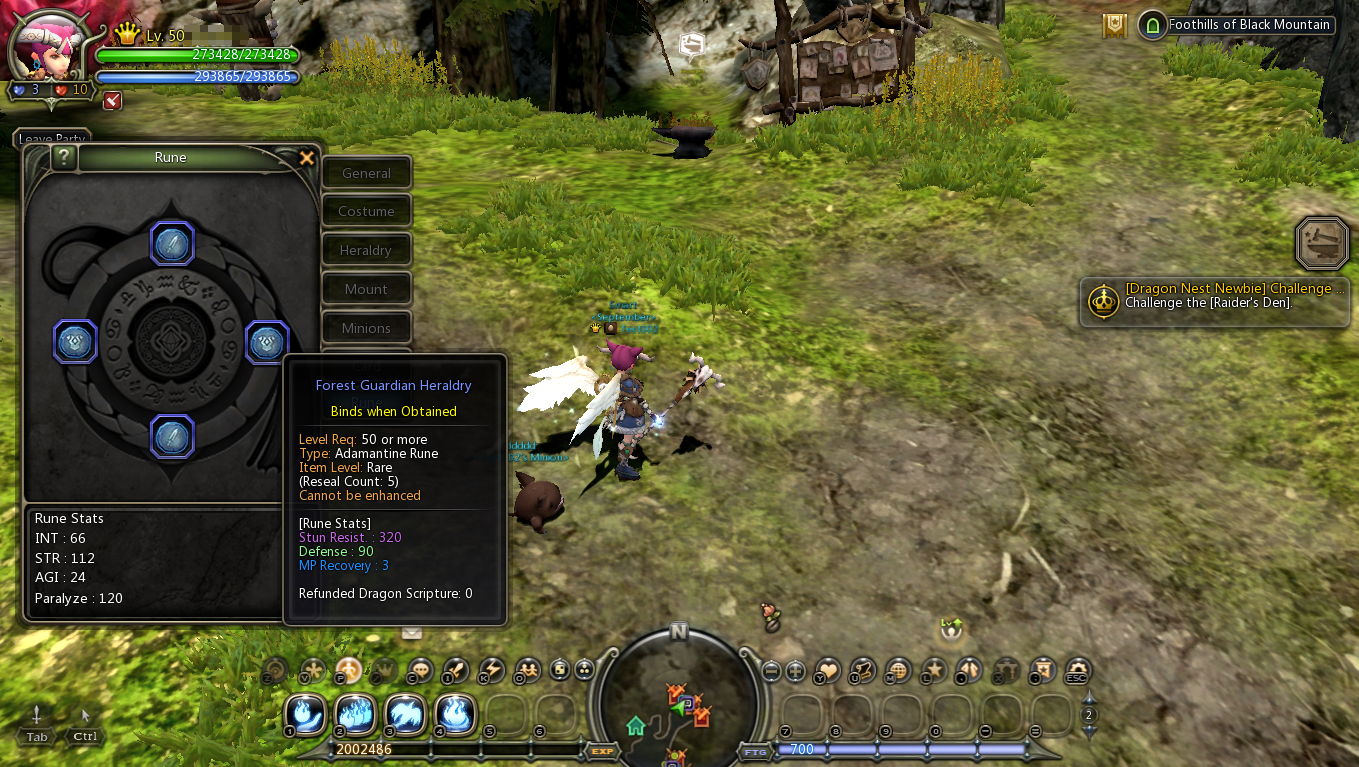Switch to the General tab

click(x=366, y=173)
